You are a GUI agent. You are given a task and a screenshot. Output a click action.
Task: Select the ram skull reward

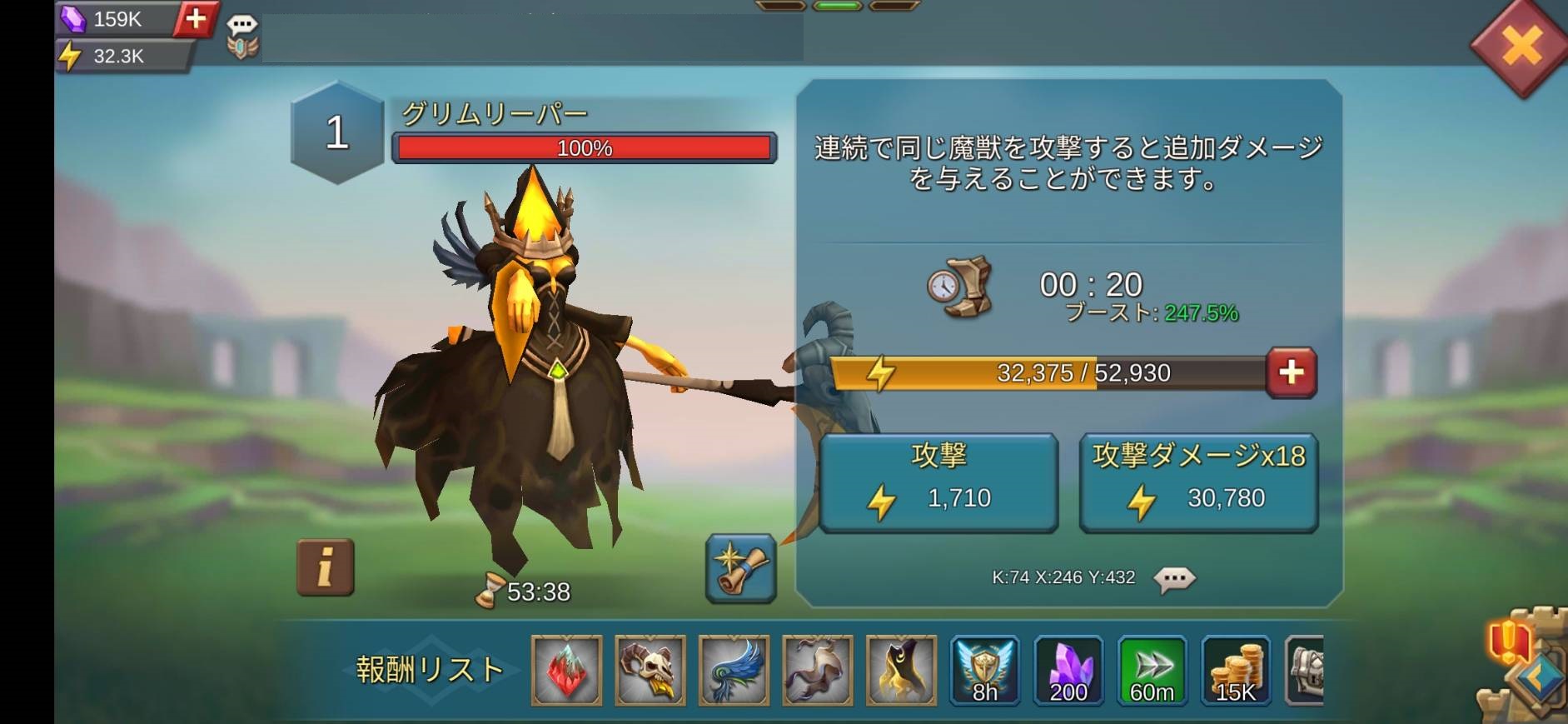(x=650, y=671)
